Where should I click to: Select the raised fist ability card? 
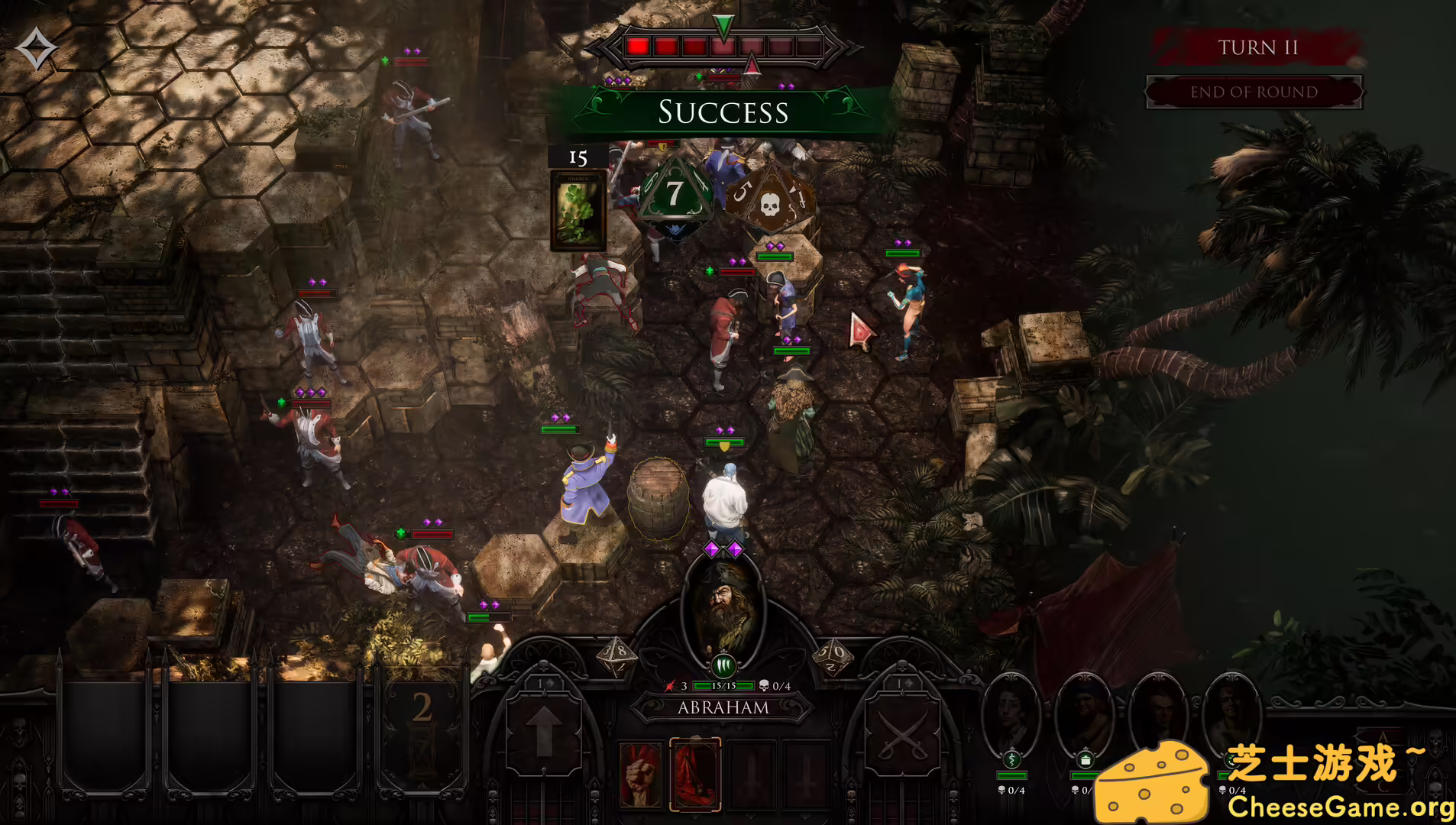(640, 773)
